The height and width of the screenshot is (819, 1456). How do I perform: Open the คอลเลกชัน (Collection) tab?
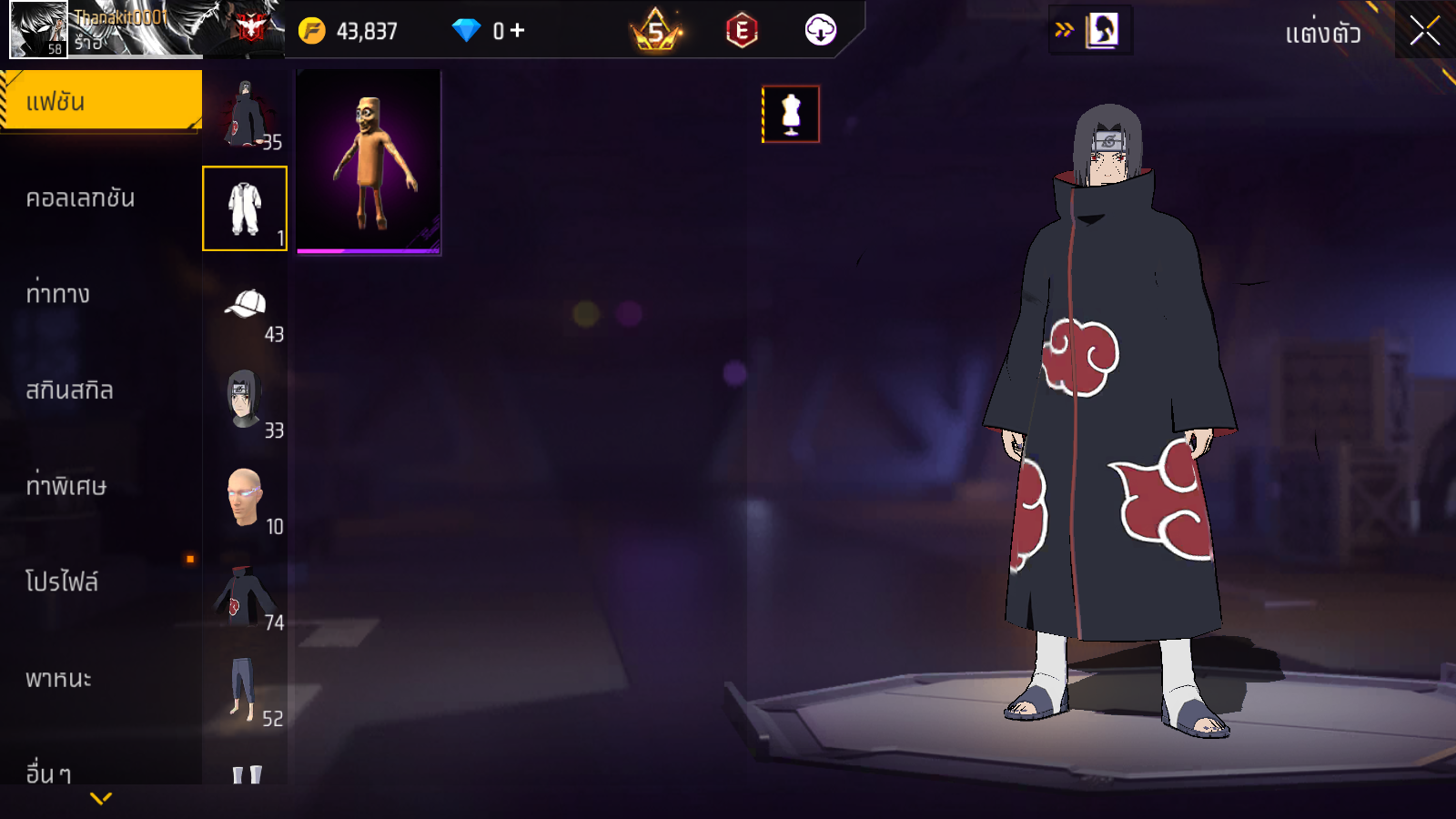point(81,198)
